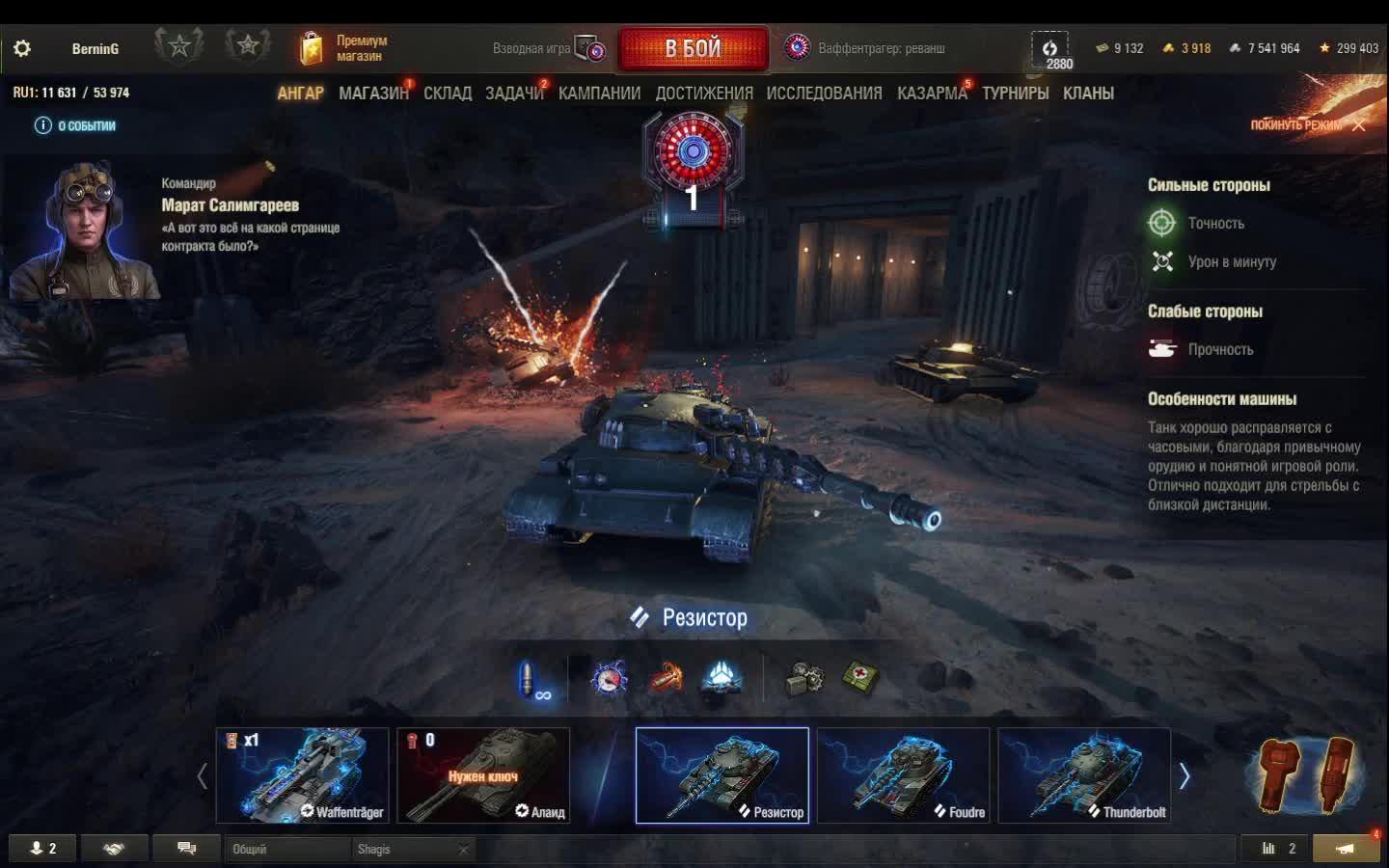Select the Waffenträger tank card
This screenshot has width=1389, height=868.
click(x=302, y=774)
